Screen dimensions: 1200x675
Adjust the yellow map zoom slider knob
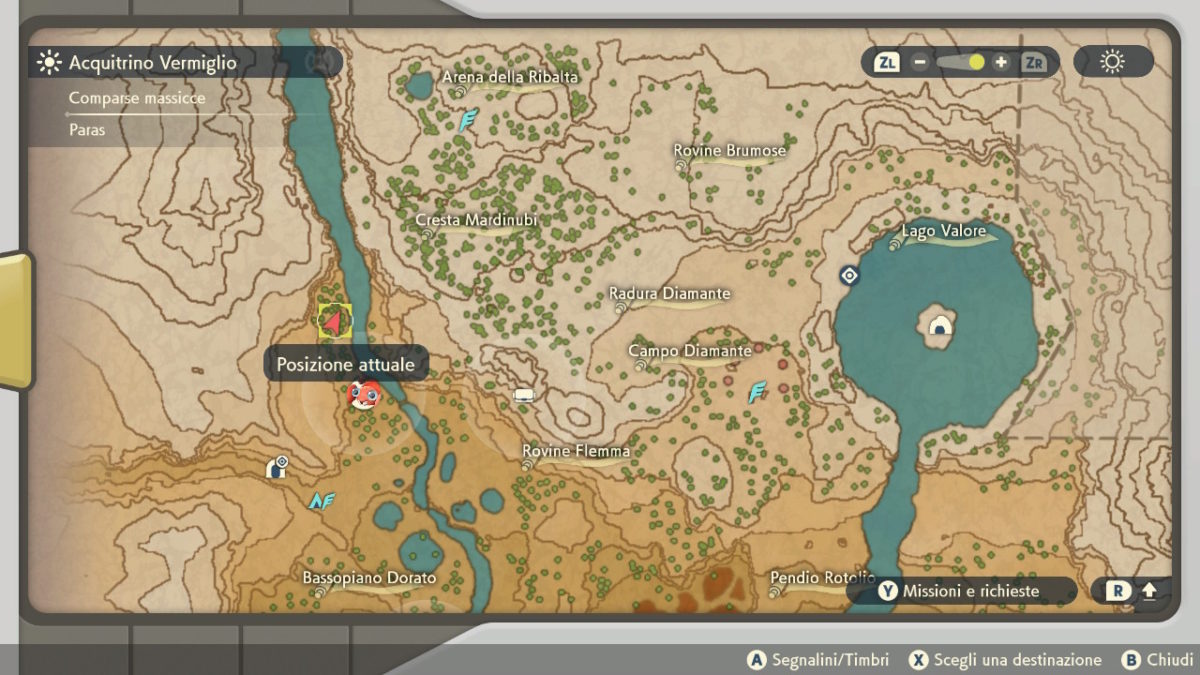click(976, 62)
